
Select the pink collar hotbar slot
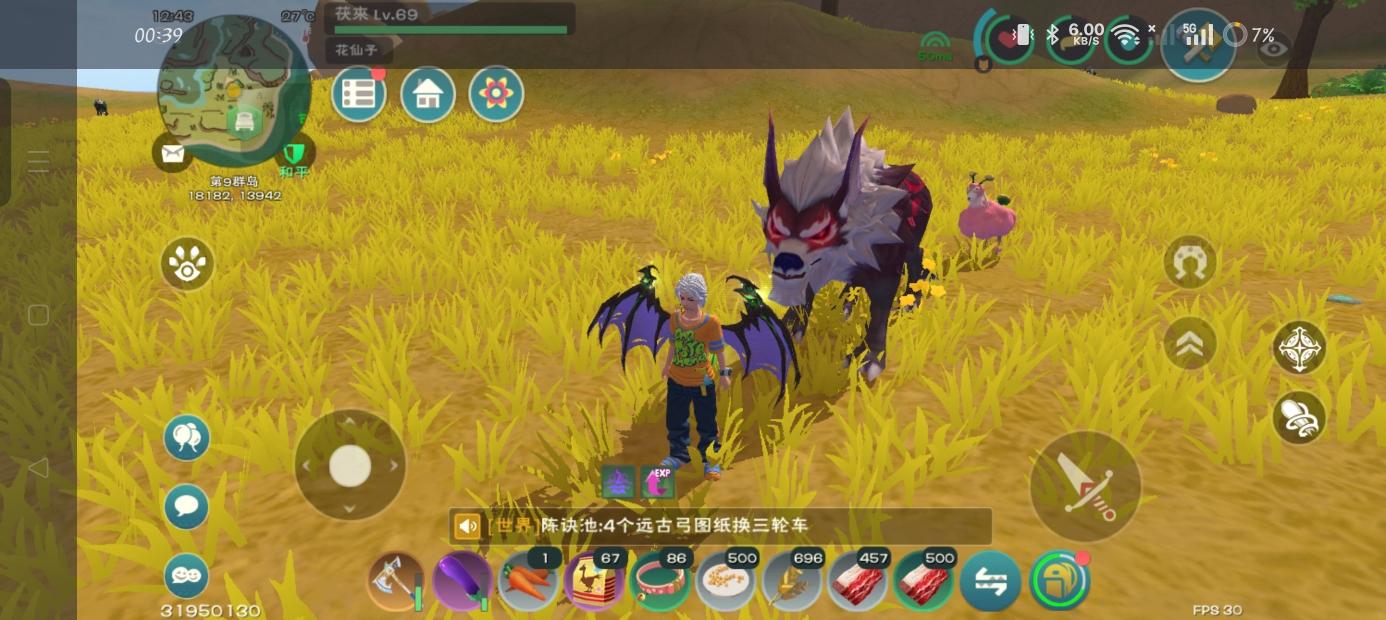coord(660,581)
